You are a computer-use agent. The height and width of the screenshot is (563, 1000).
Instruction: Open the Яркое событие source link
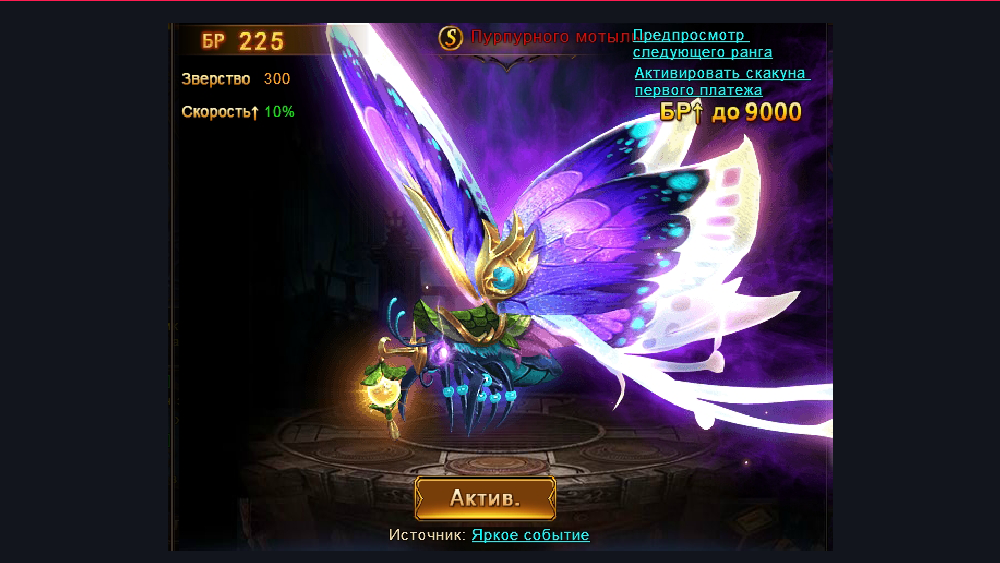coord(530,535)
